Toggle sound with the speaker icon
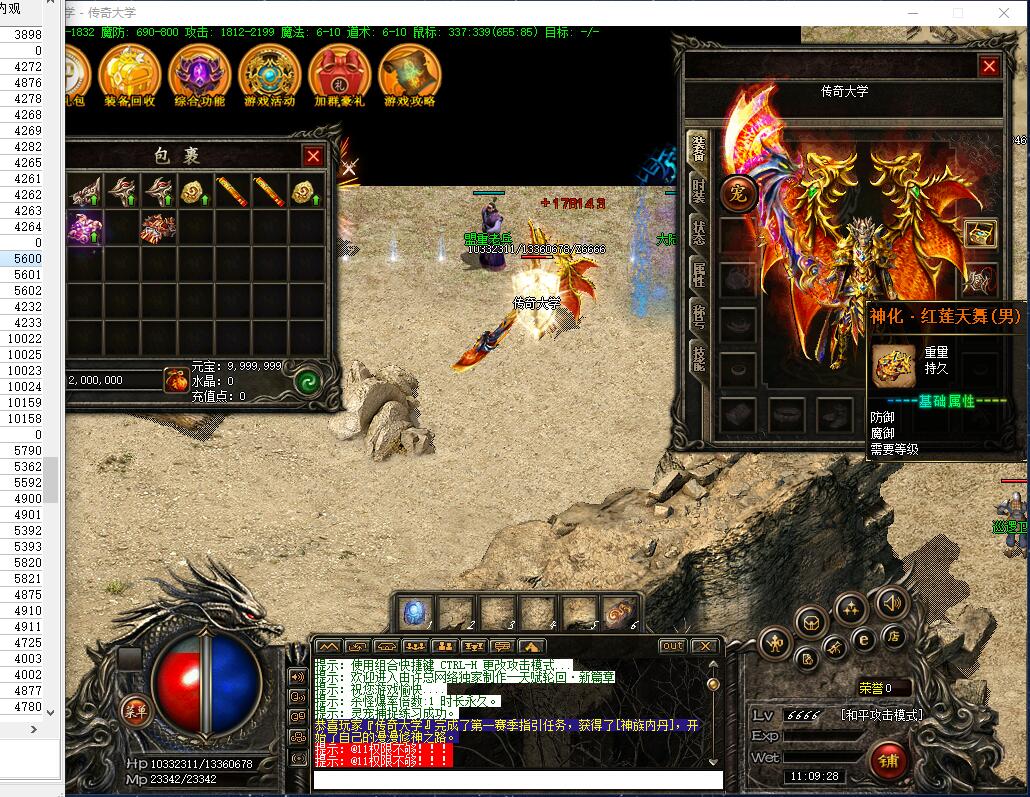Image resolution: width=1030 pixels, height=797 pixels. tap(892, 602)
